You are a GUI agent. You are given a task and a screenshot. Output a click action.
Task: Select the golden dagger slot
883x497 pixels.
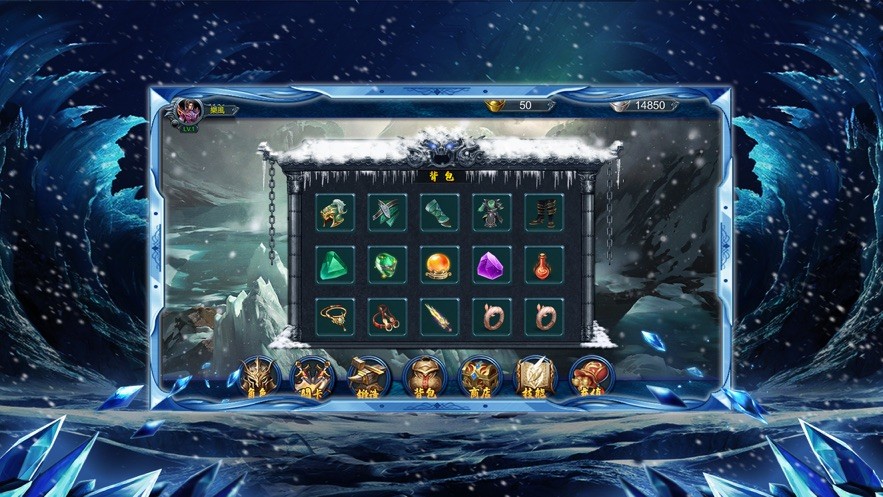tap(440, 316)
